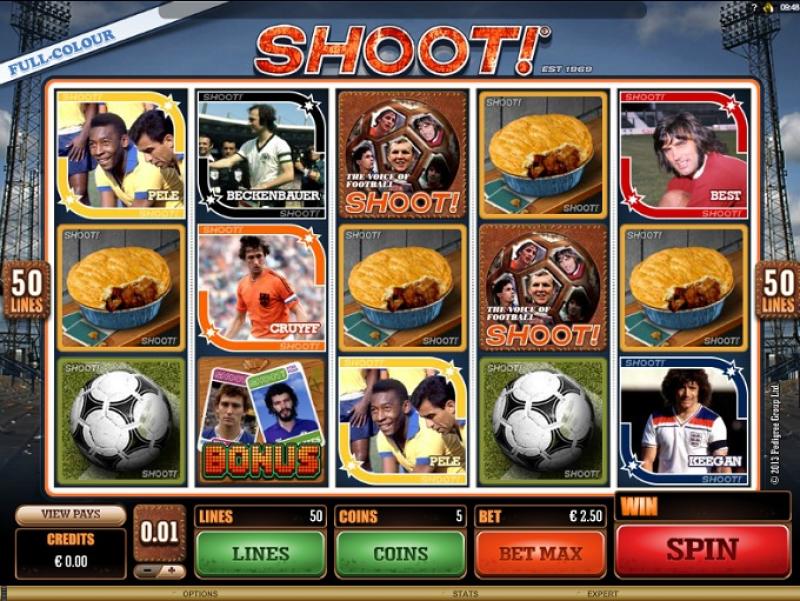
Task: Spin the reels with the red SPIN button
Action: [x=701, y=549]
